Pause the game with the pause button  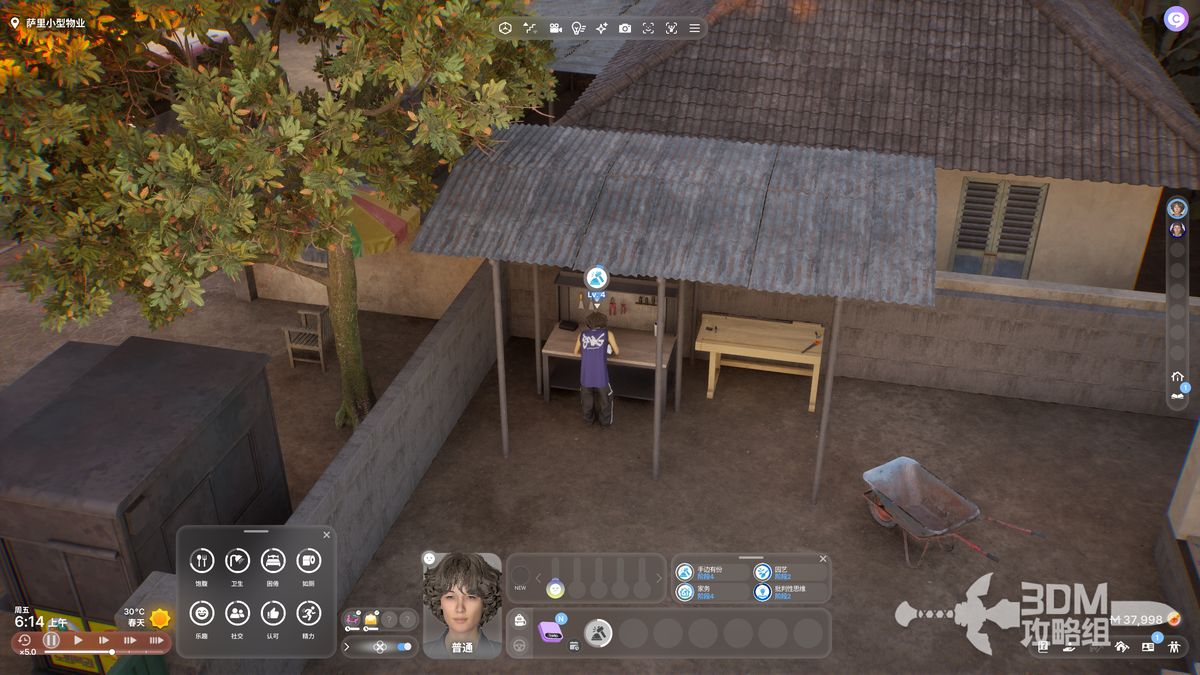coord(52,640)
